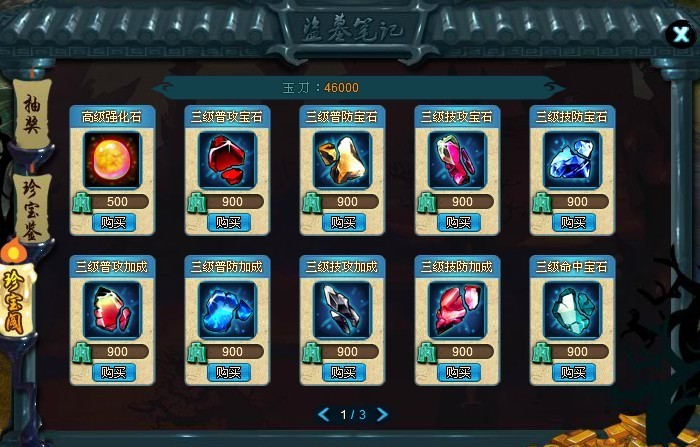Close the shop window with X
Image resolution: width=700 pixels, height=447 pixels.
coord(679,33)
